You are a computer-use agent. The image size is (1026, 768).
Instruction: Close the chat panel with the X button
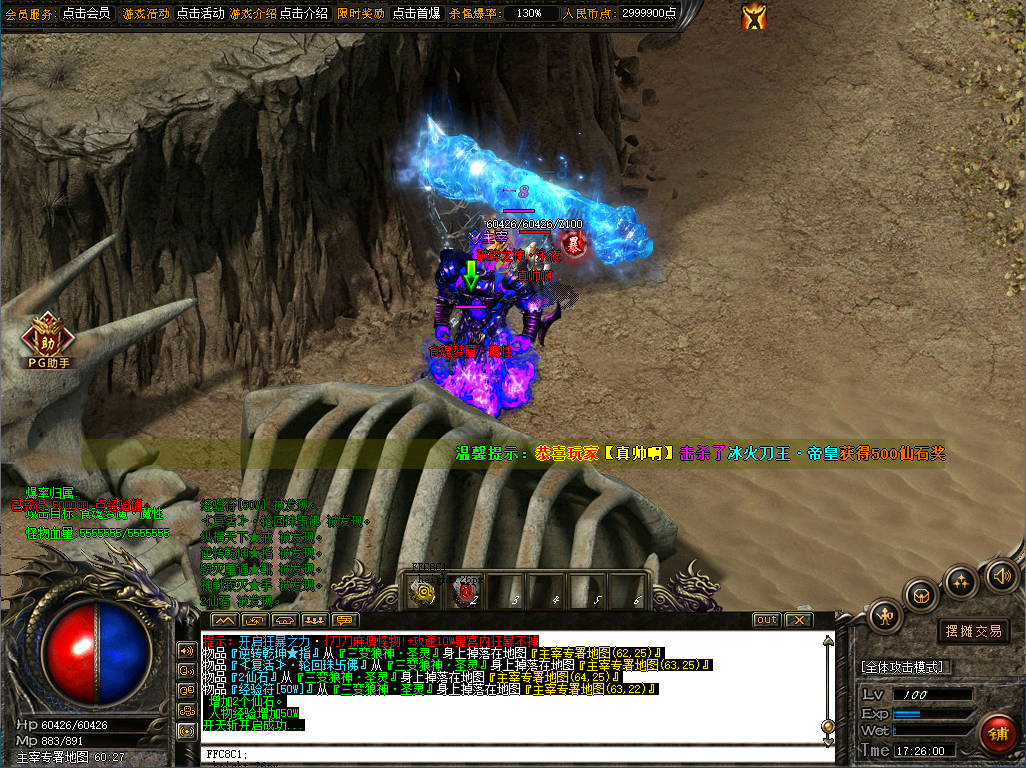797,620
